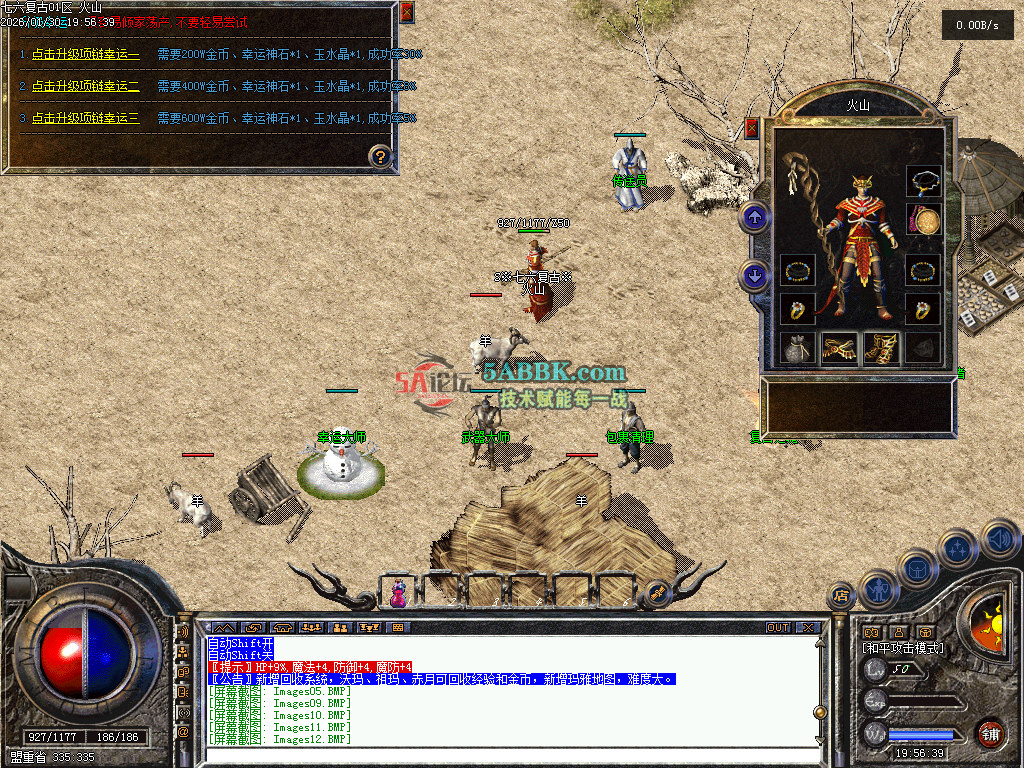Close the necklace upgrade dialog
The width and height of the screenshot is (1024, 768).
pyautogui.click(x=406, y=12)
